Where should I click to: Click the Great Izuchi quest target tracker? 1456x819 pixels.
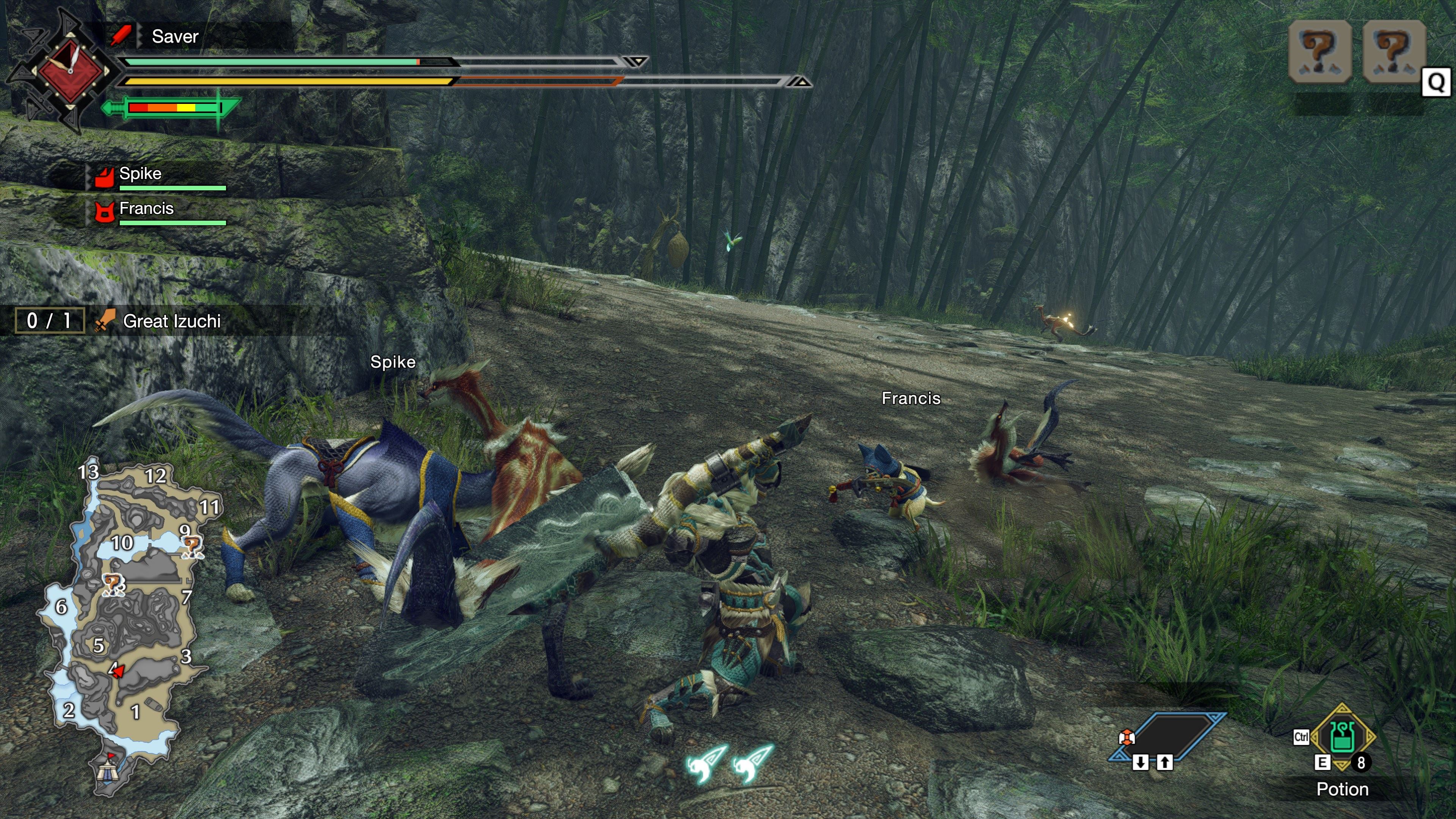[x=171, y=321]
